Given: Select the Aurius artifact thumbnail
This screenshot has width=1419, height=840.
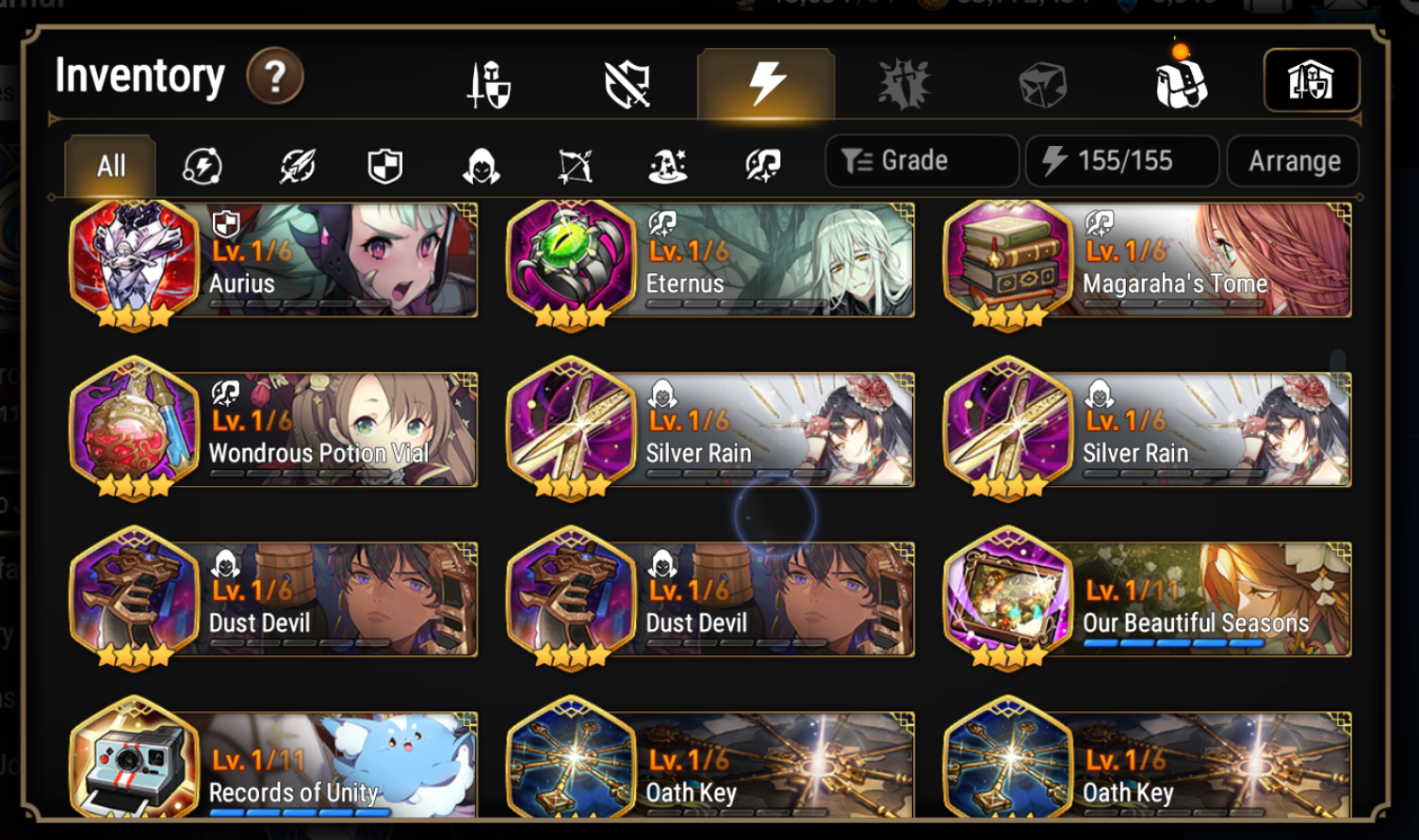Looking at the screenshot, I should tap(135, 261).
